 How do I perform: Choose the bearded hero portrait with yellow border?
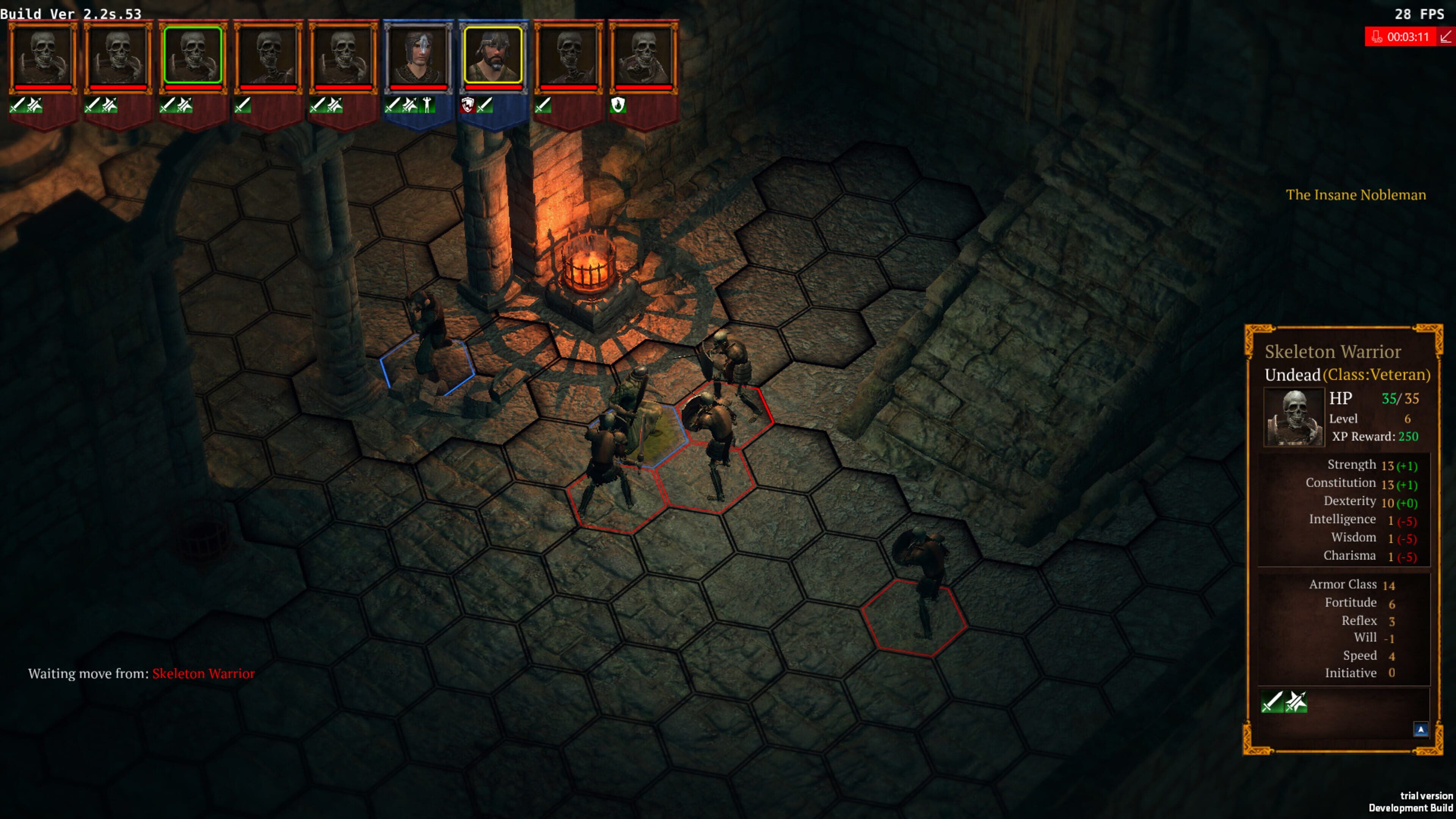(493, 55)
